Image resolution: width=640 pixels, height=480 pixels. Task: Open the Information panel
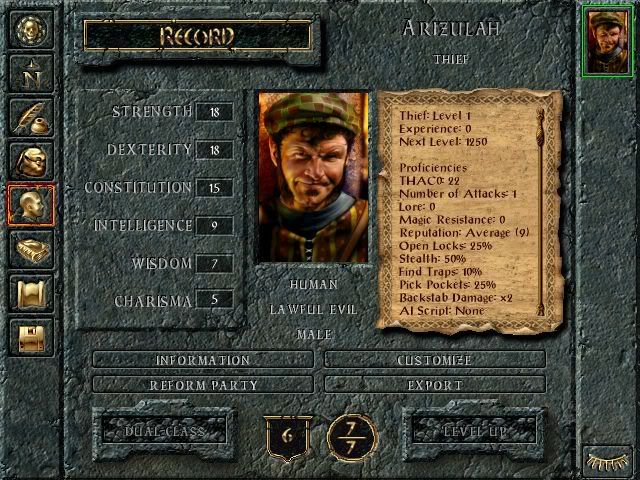coord(203,360)
